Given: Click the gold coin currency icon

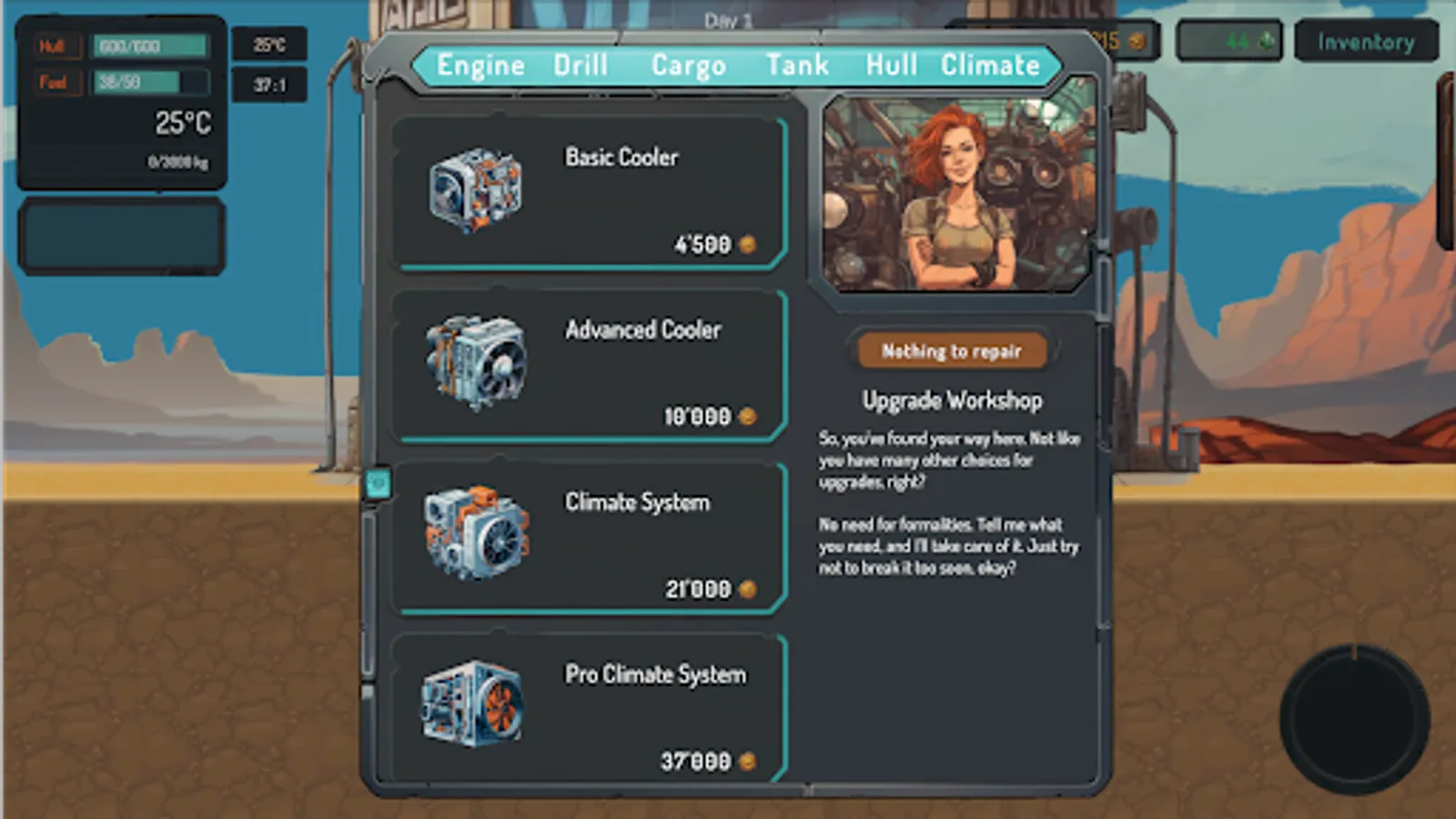Looking at the screenshot, I should coord(1136,41).
